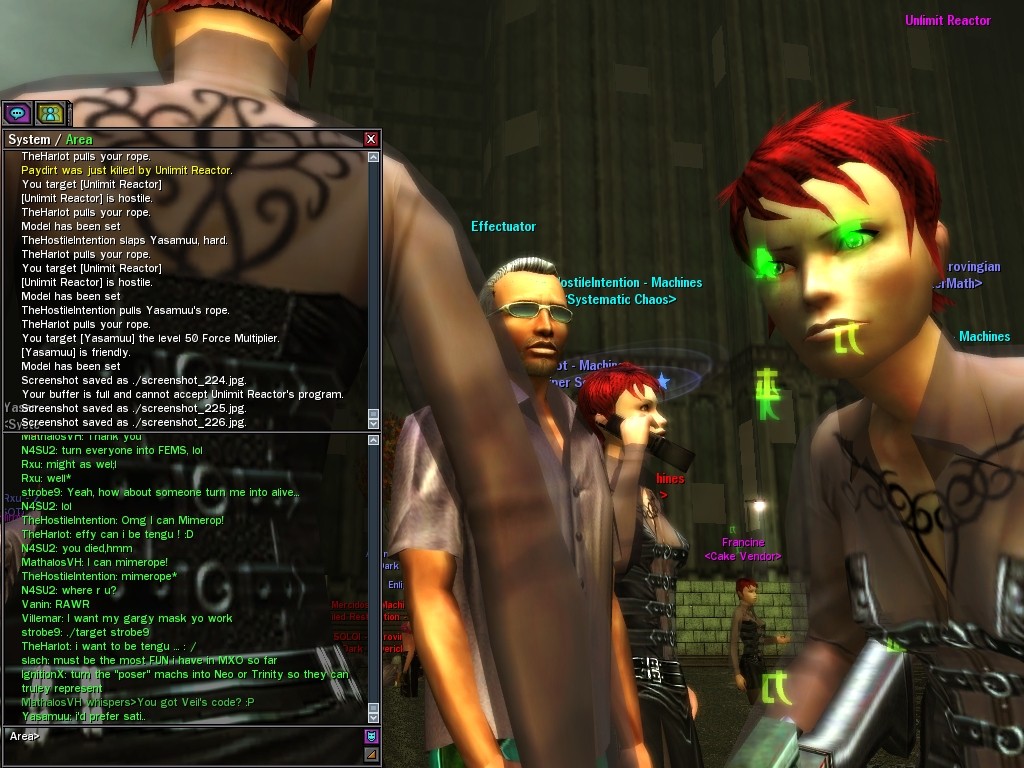
Task: Click the System / Area title bar
Action: (180, 139)
